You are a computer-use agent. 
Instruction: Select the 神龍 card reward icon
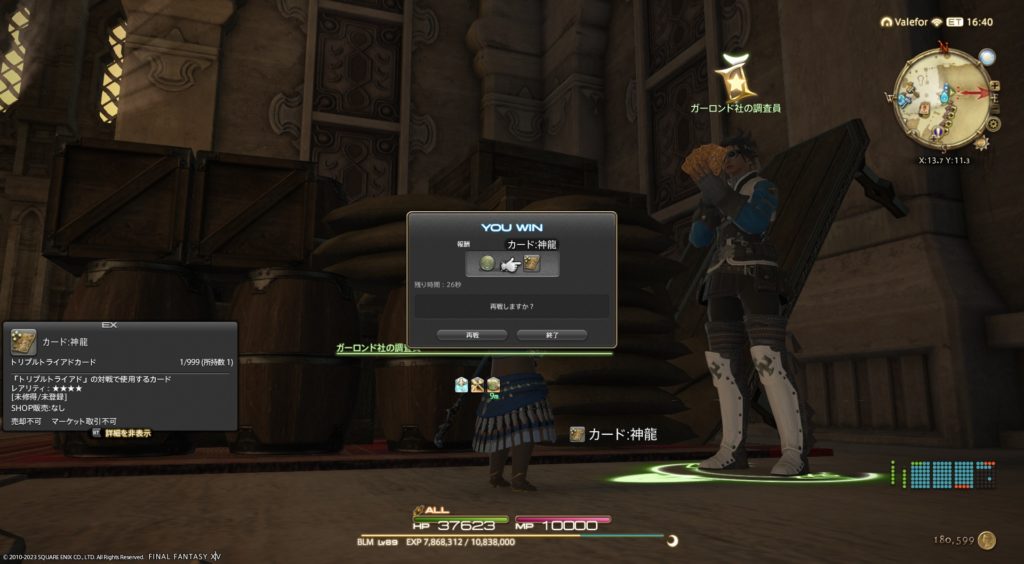[532, 263]
